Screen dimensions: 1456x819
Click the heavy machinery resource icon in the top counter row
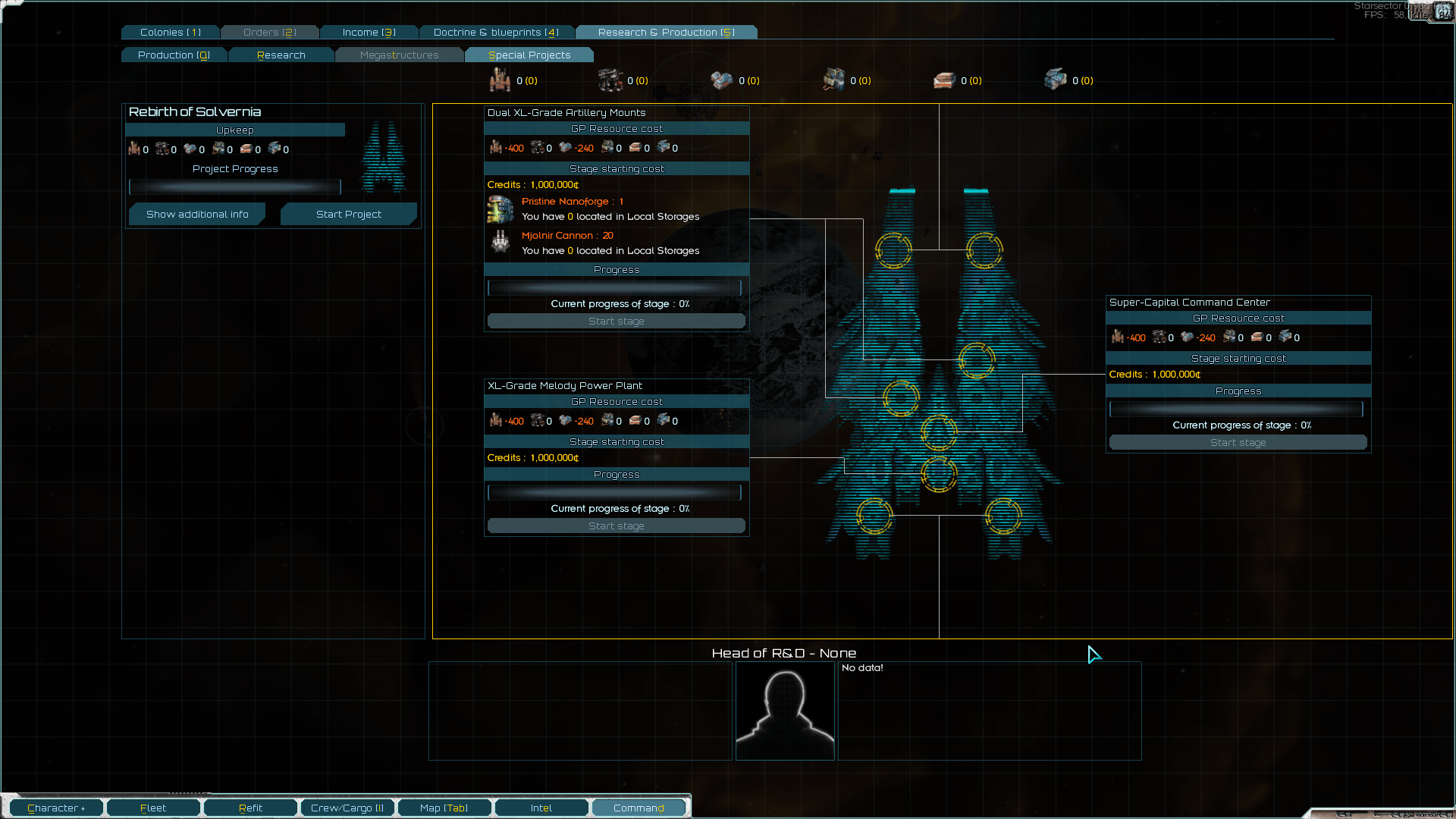tap(610, 80)
